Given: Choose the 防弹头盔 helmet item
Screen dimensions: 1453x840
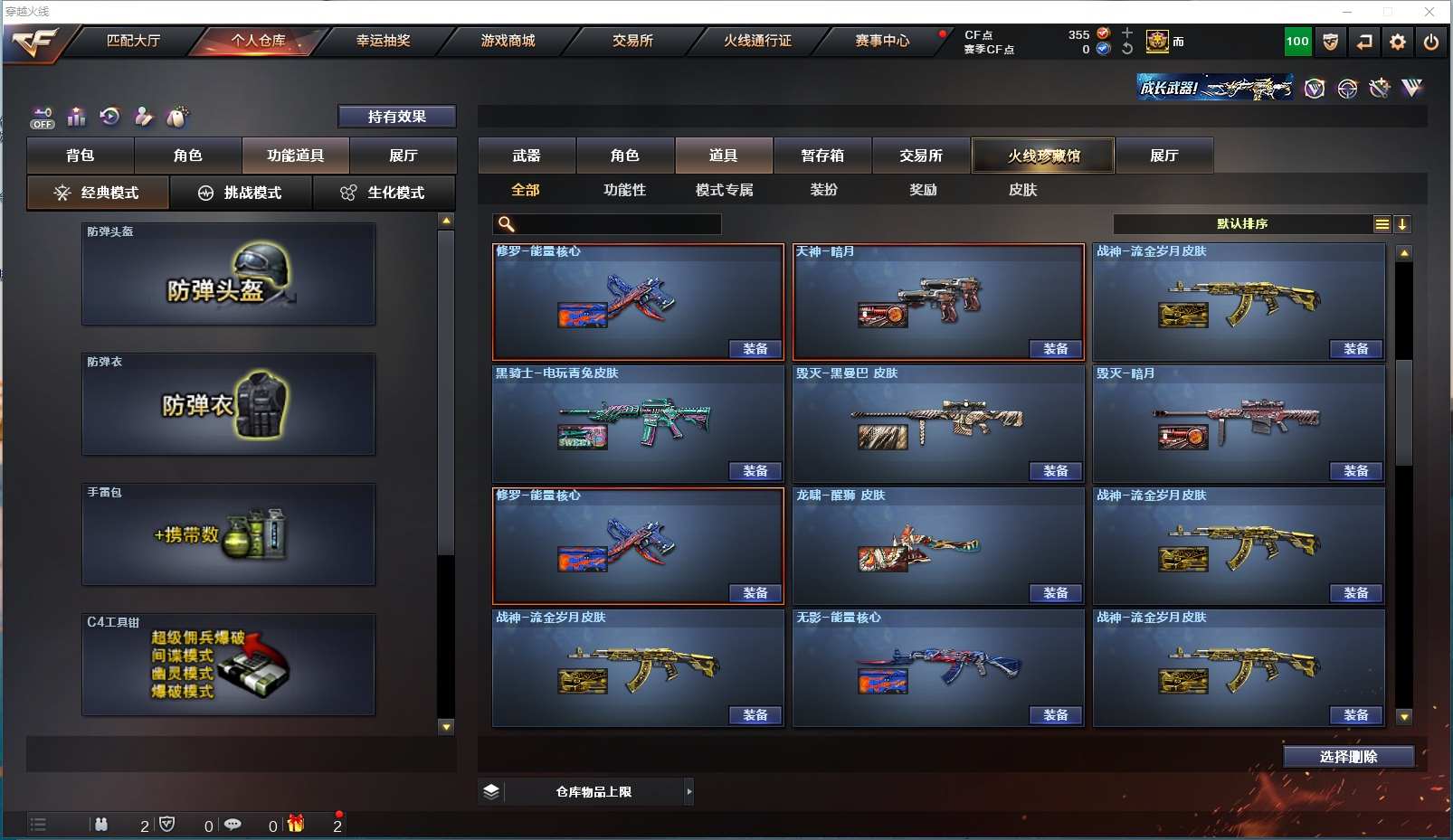Looking at the screenshot, I should point(228,275).
